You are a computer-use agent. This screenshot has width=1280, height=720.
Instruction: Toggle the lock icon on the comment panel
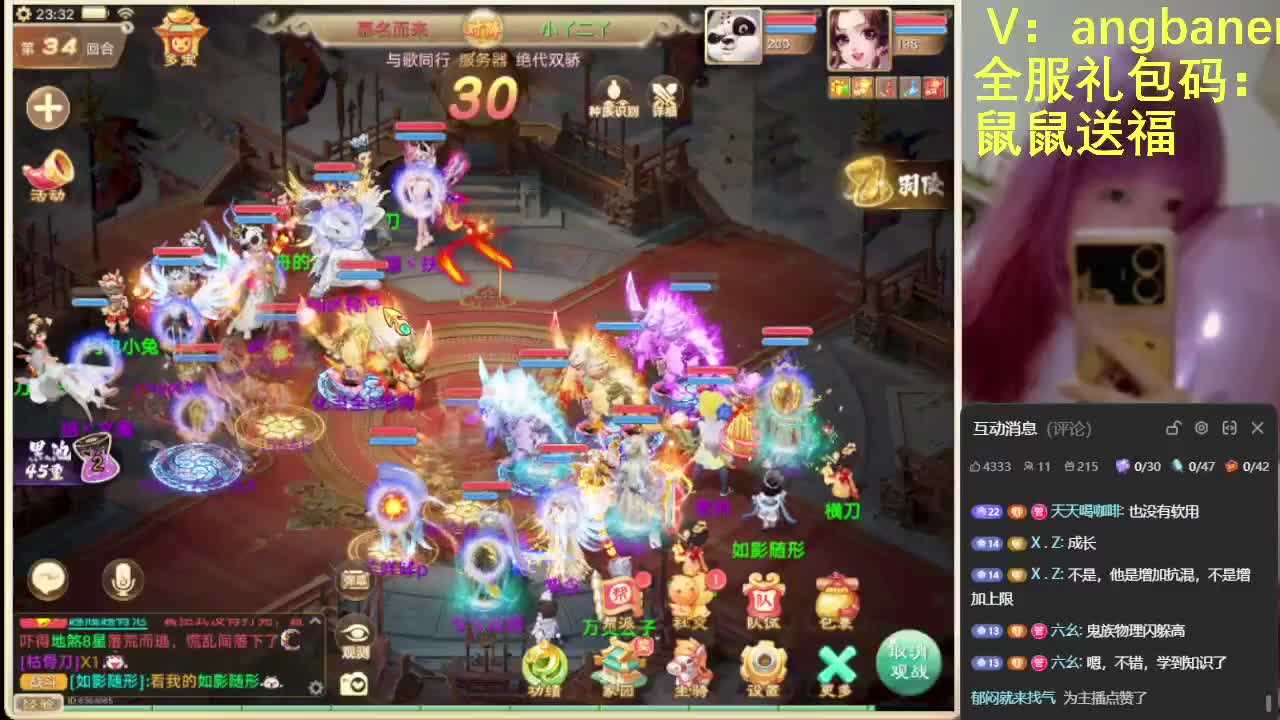pos(1173,428)
